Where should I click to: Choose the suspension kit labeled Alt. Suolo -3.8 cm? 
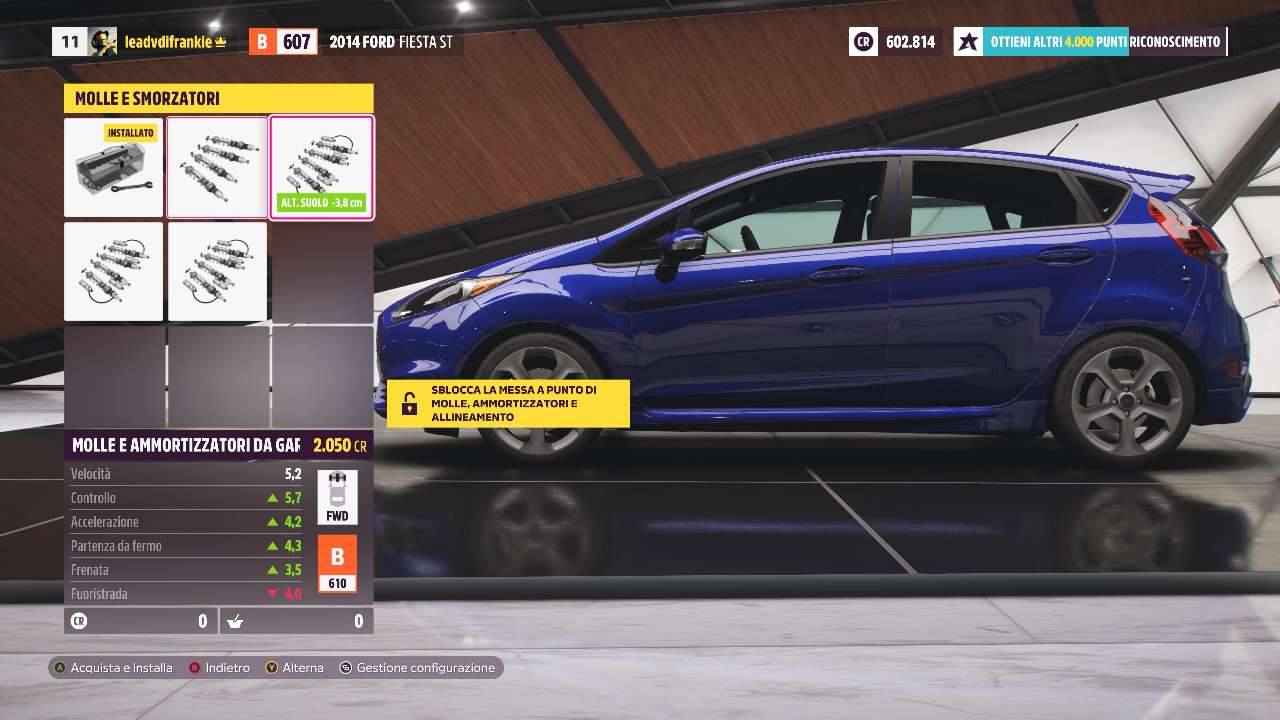[x=321, y=167]
